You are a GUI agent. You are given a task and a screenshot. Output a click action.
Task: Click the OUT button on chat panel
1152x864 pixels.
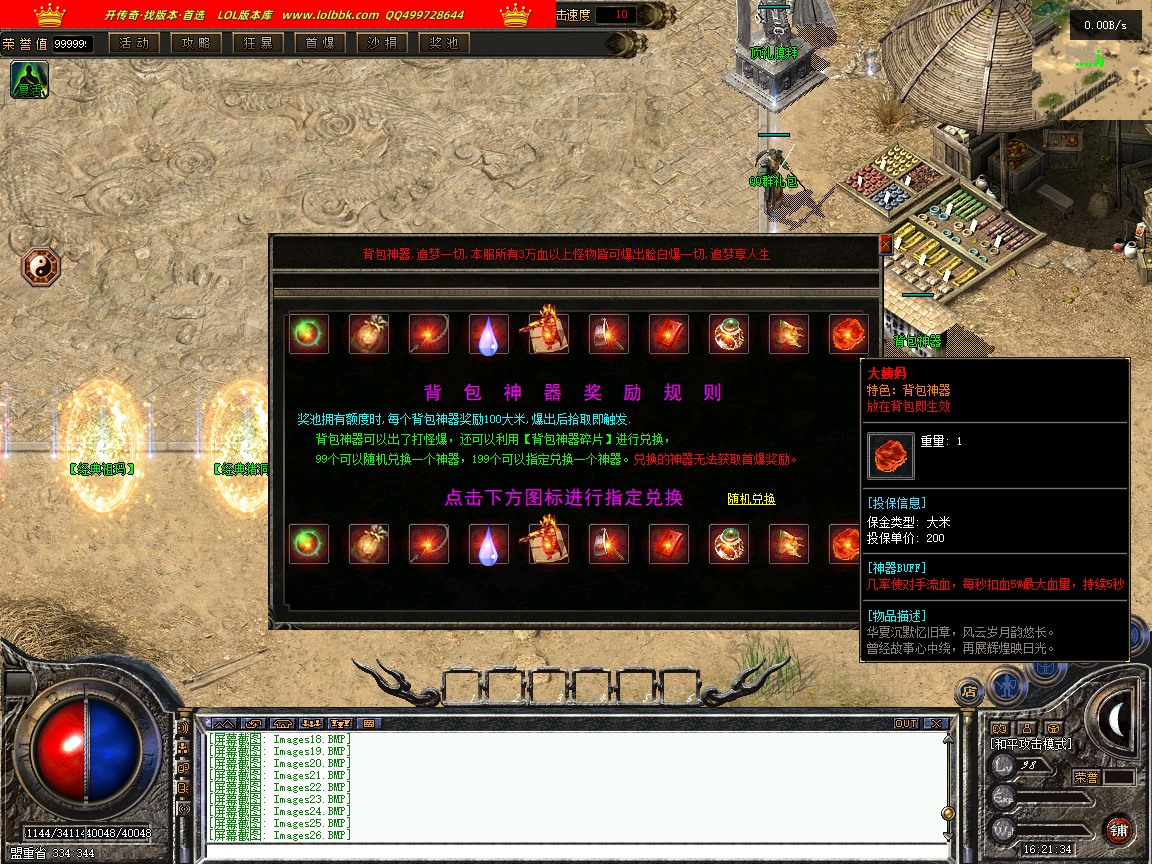tap(906, 723)
